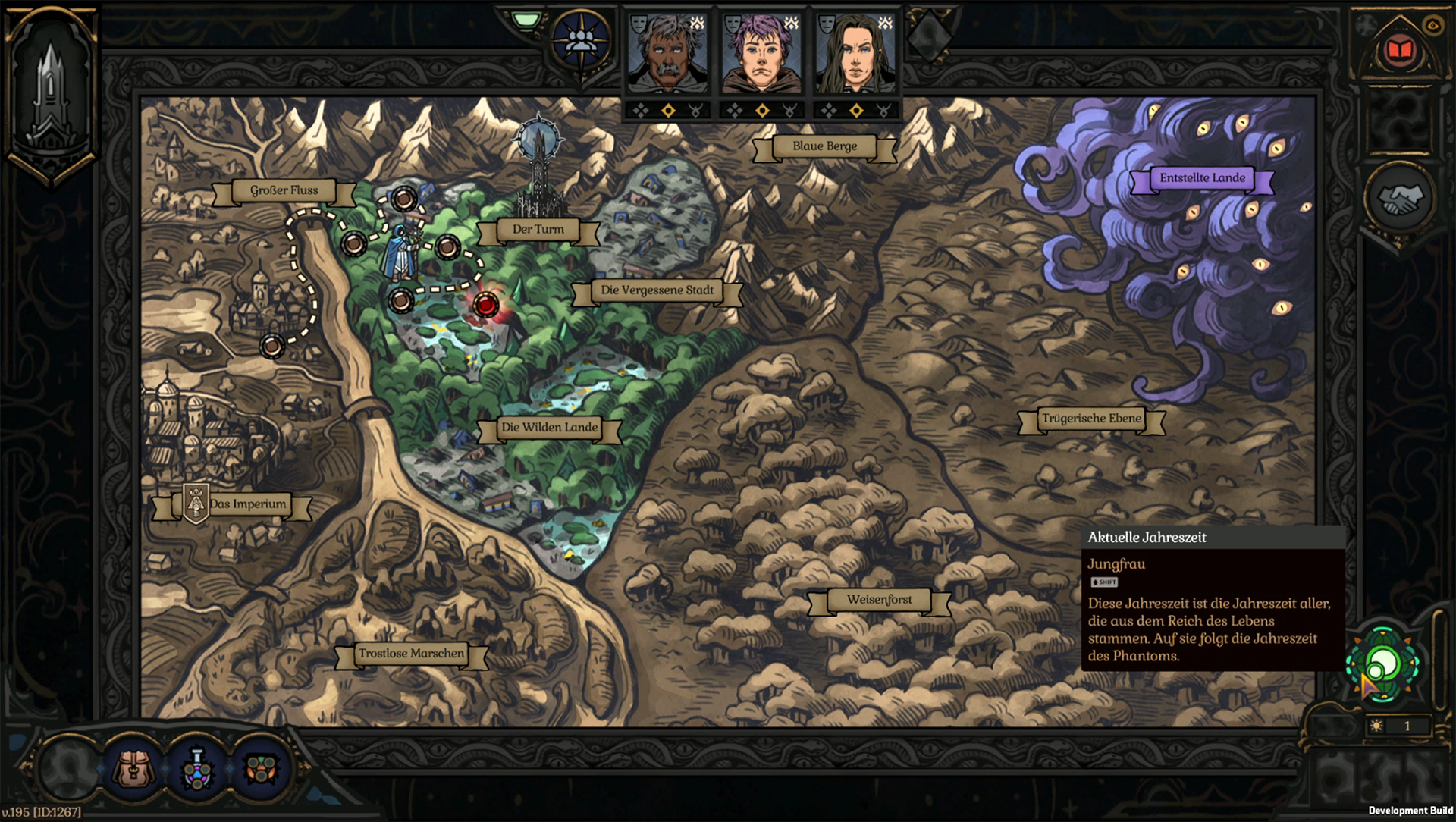Open the party overview compass icon
The width and height of the screenshot is (1456, 822).
tap(580, 40)
